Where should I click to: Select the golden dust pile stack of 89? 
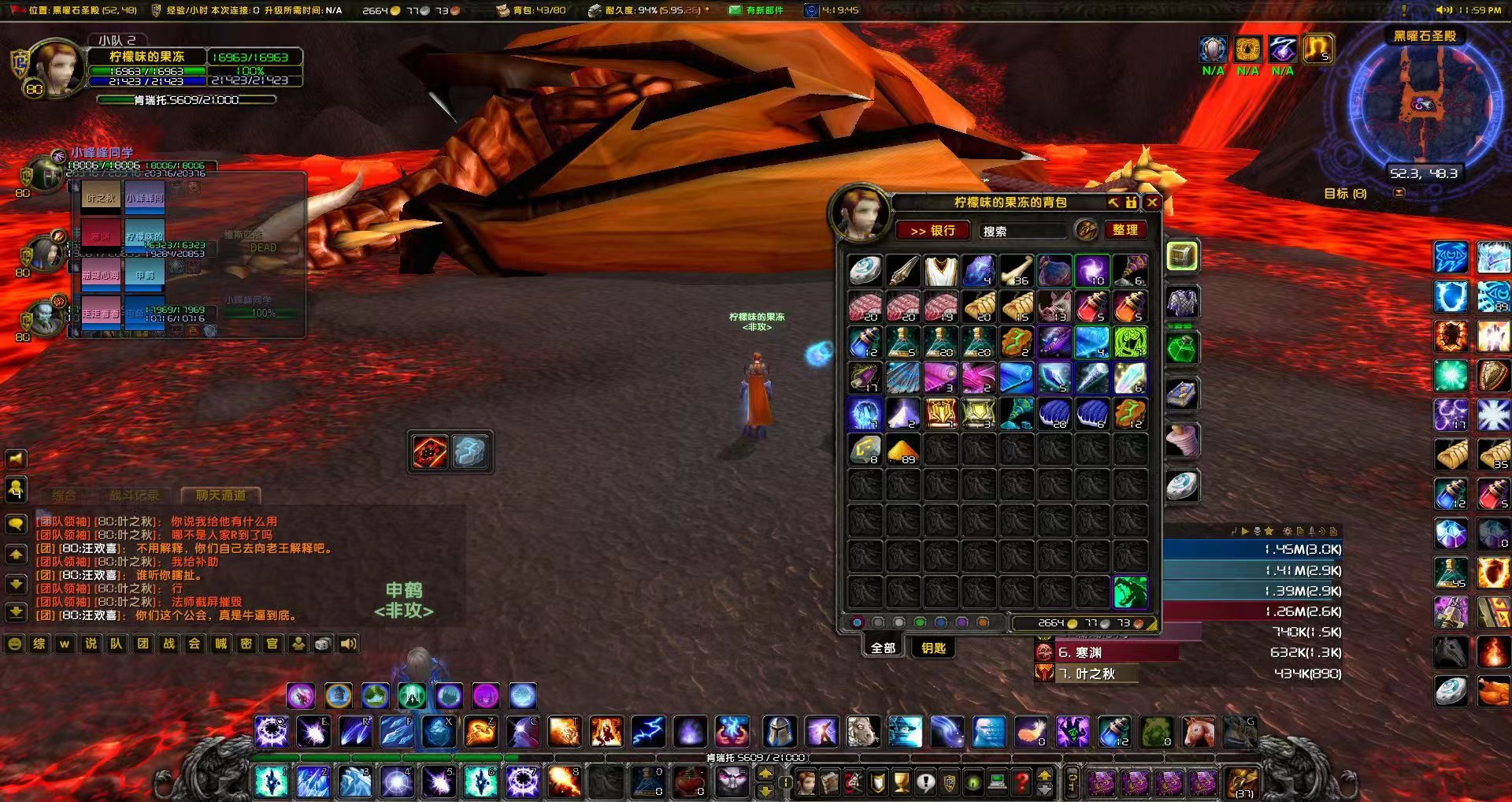[902, 450]
